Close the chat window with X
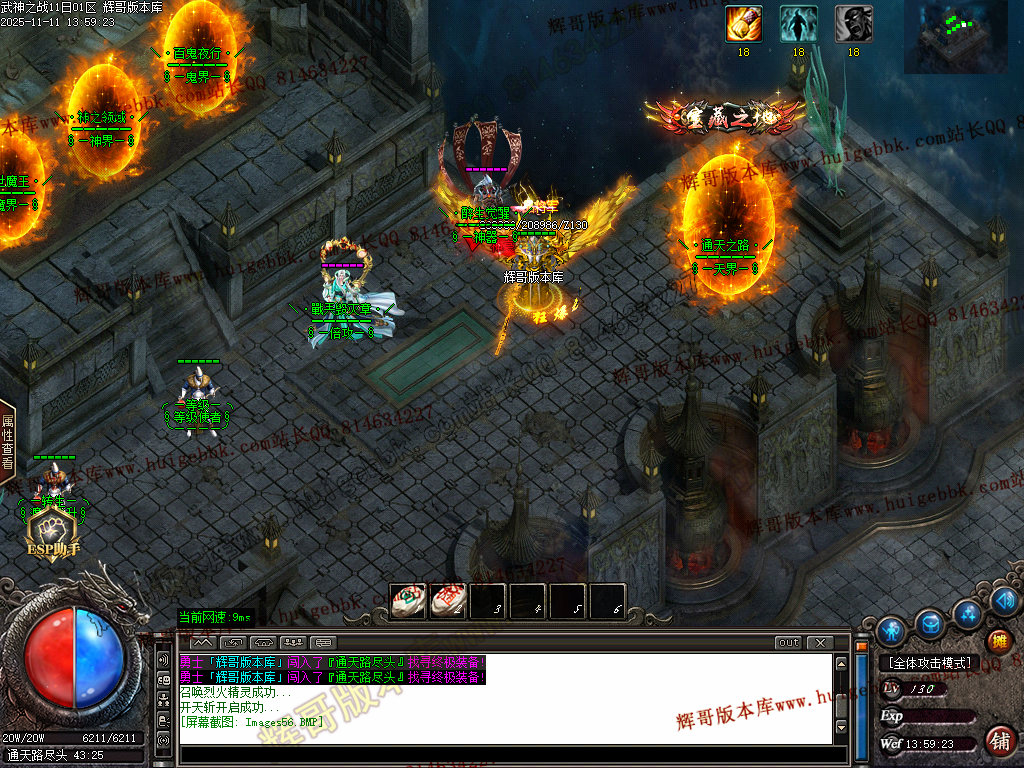 (x=820, y=642)
